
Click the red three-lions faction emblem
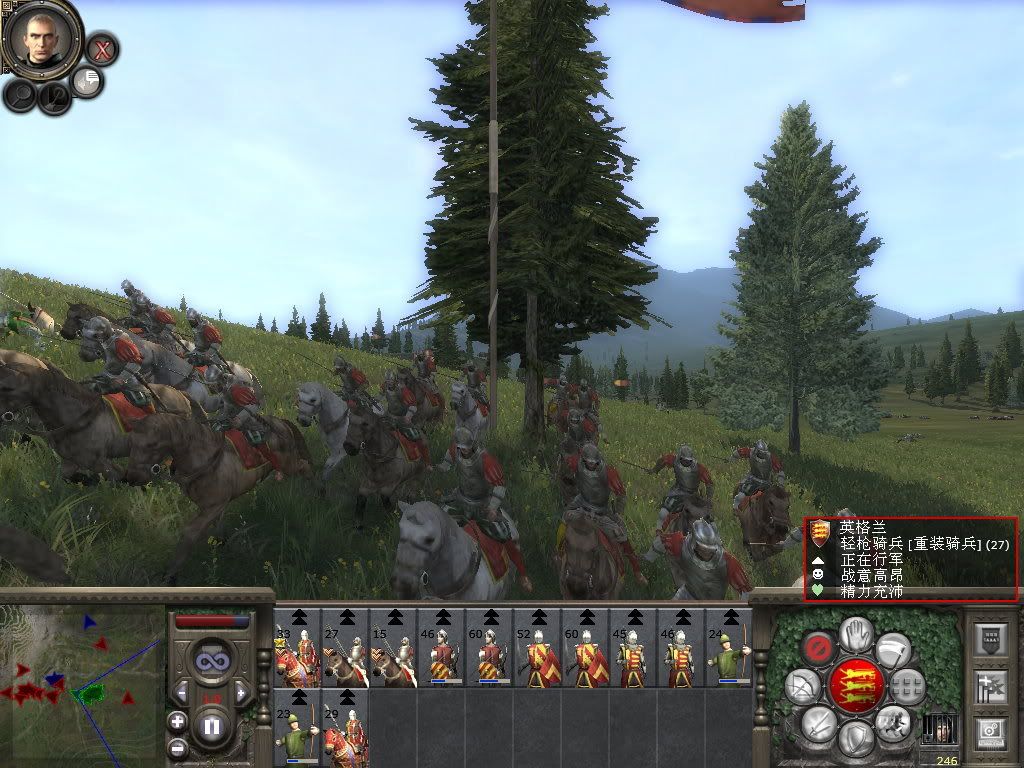pos(855,686)
